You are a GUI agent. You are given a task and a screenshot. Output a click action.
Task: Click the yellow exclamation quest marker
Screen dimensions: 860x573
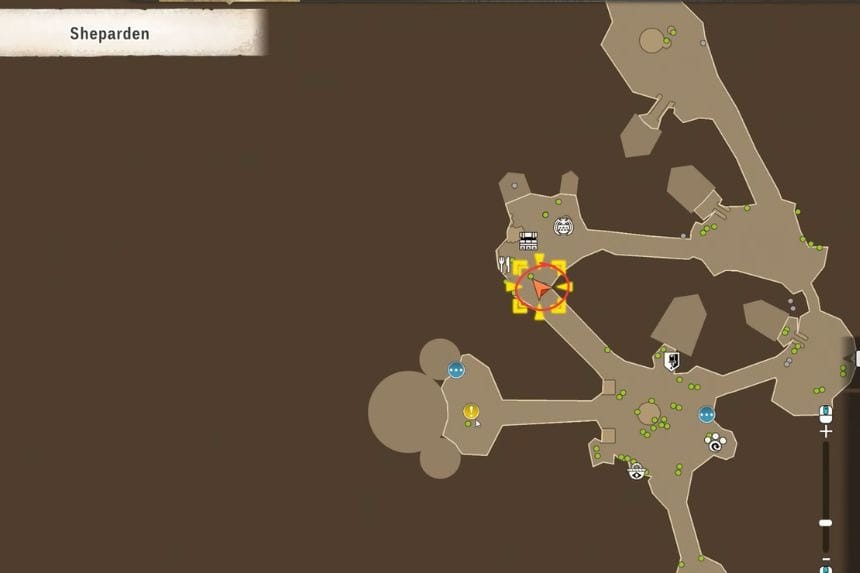coord(471,411)
